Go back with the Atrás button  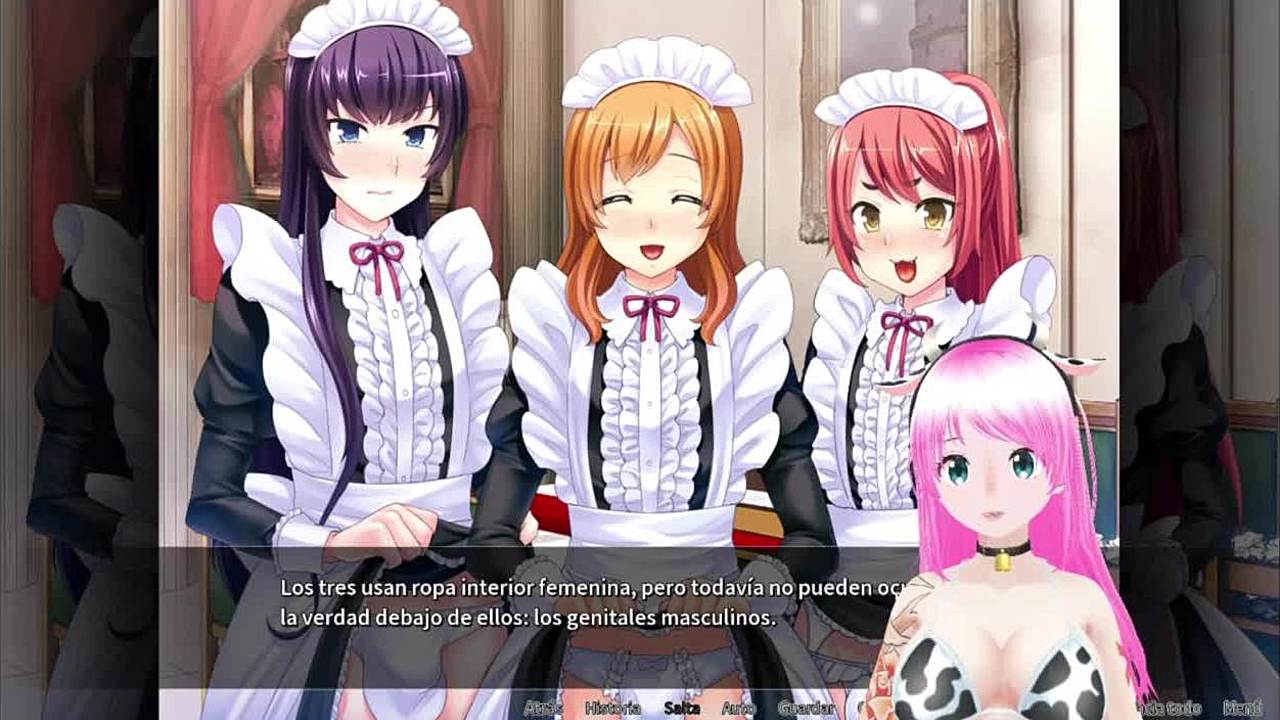coord(543,708)
